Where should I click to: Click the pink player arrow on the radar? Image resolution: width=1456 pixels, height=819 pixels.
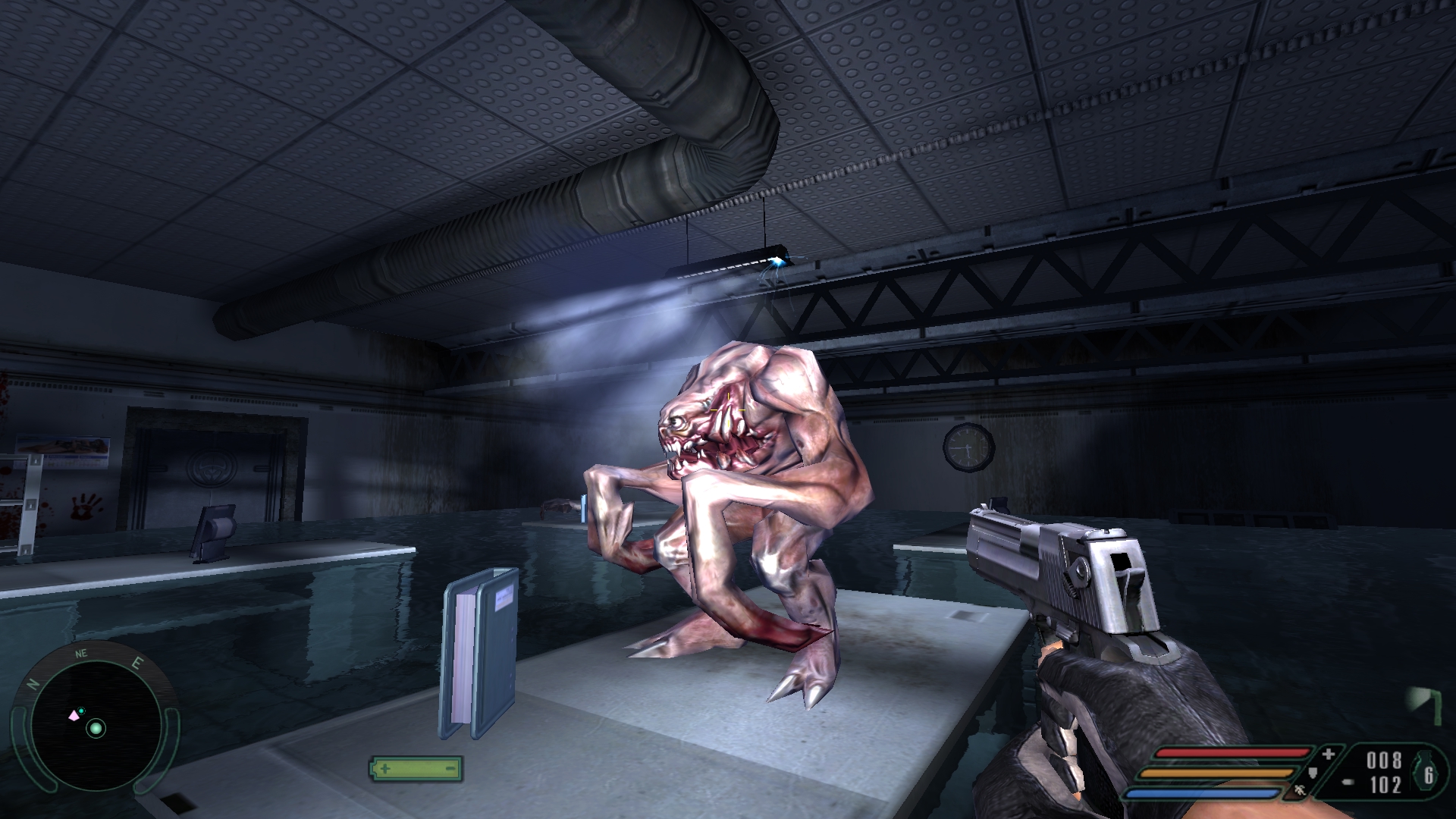coord(74,716)
